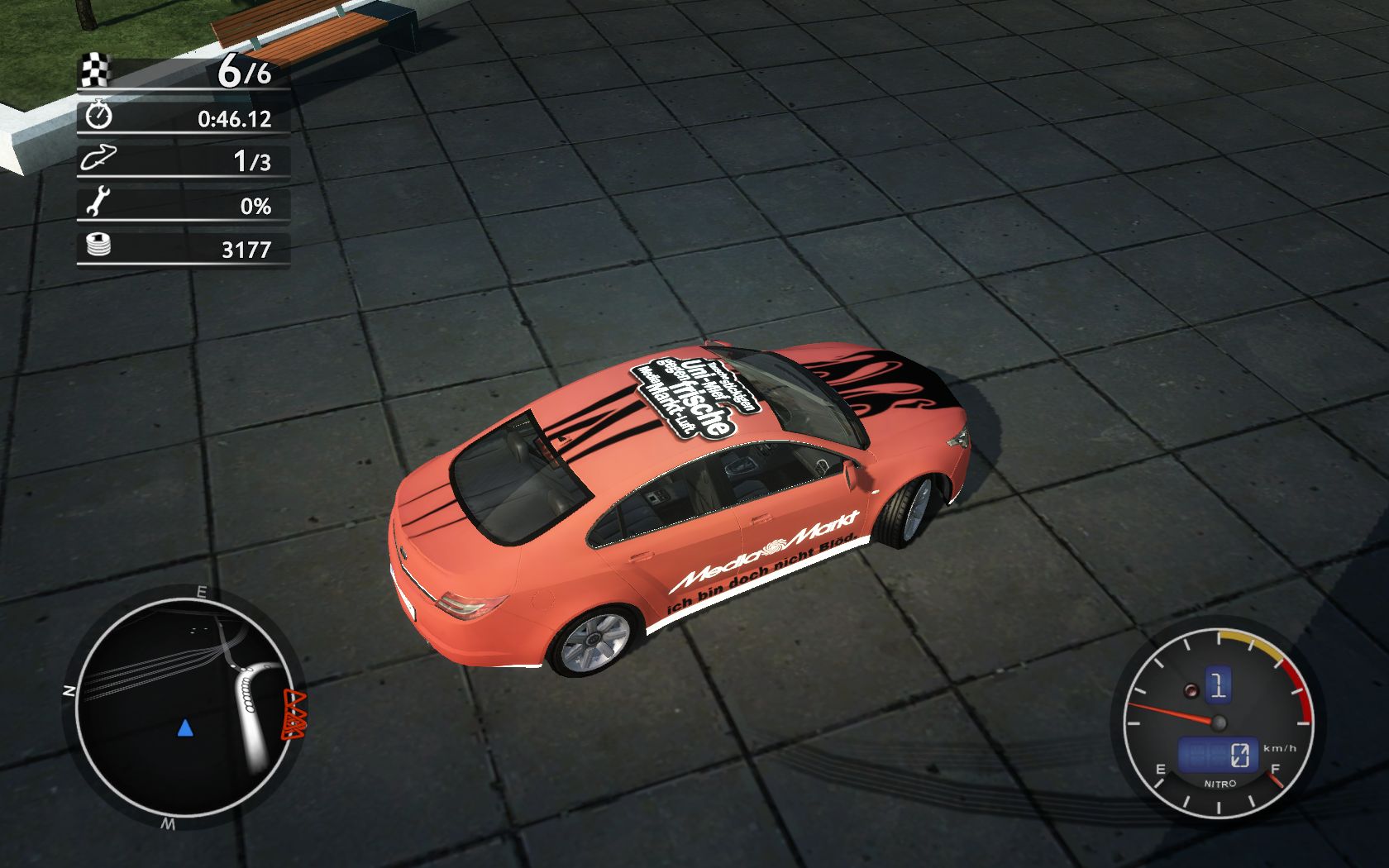Select the coin stack money icon
The image size is (1389, 868).
click(98, 246)
